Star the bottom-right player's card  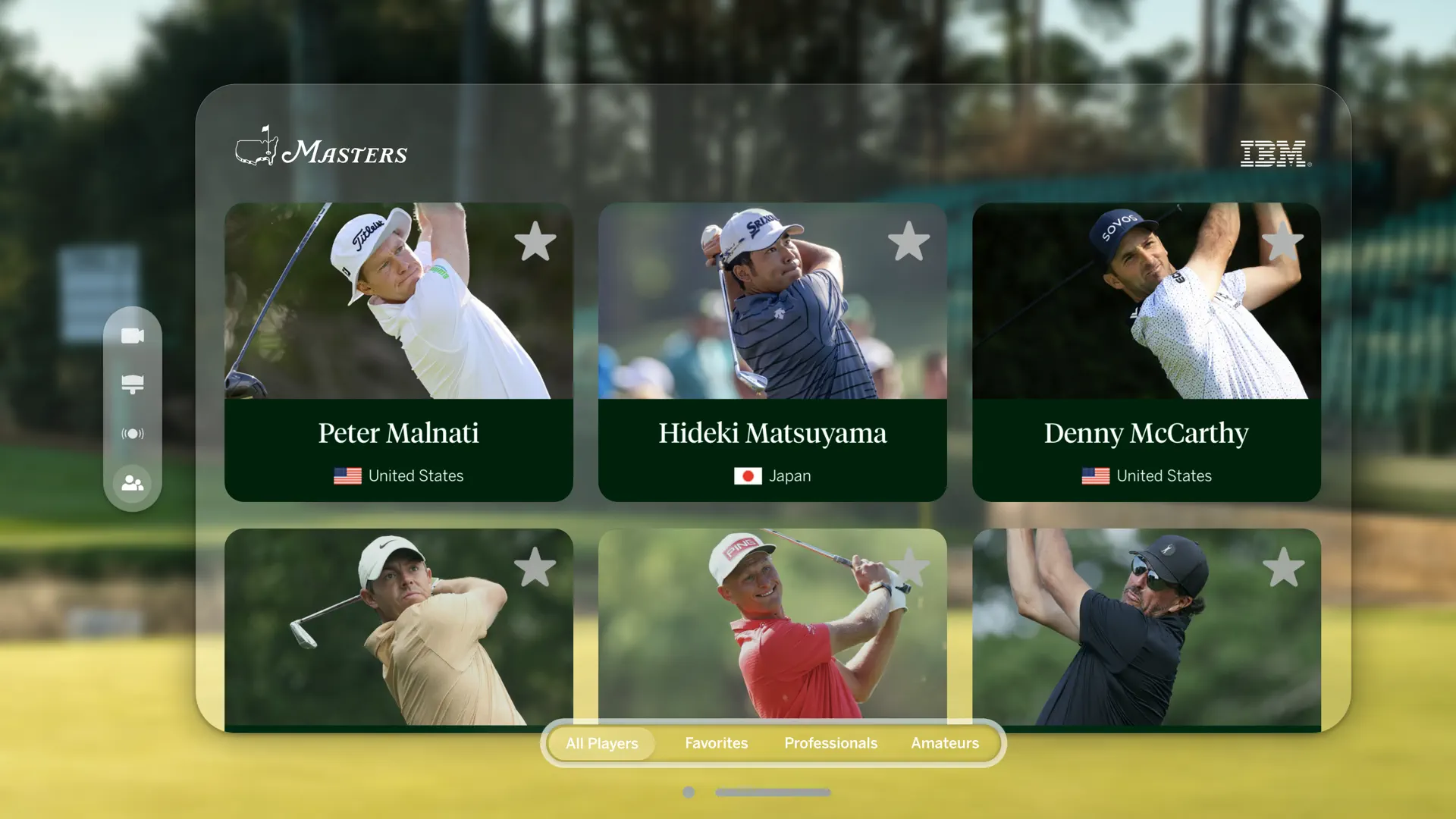point(1283,567)
